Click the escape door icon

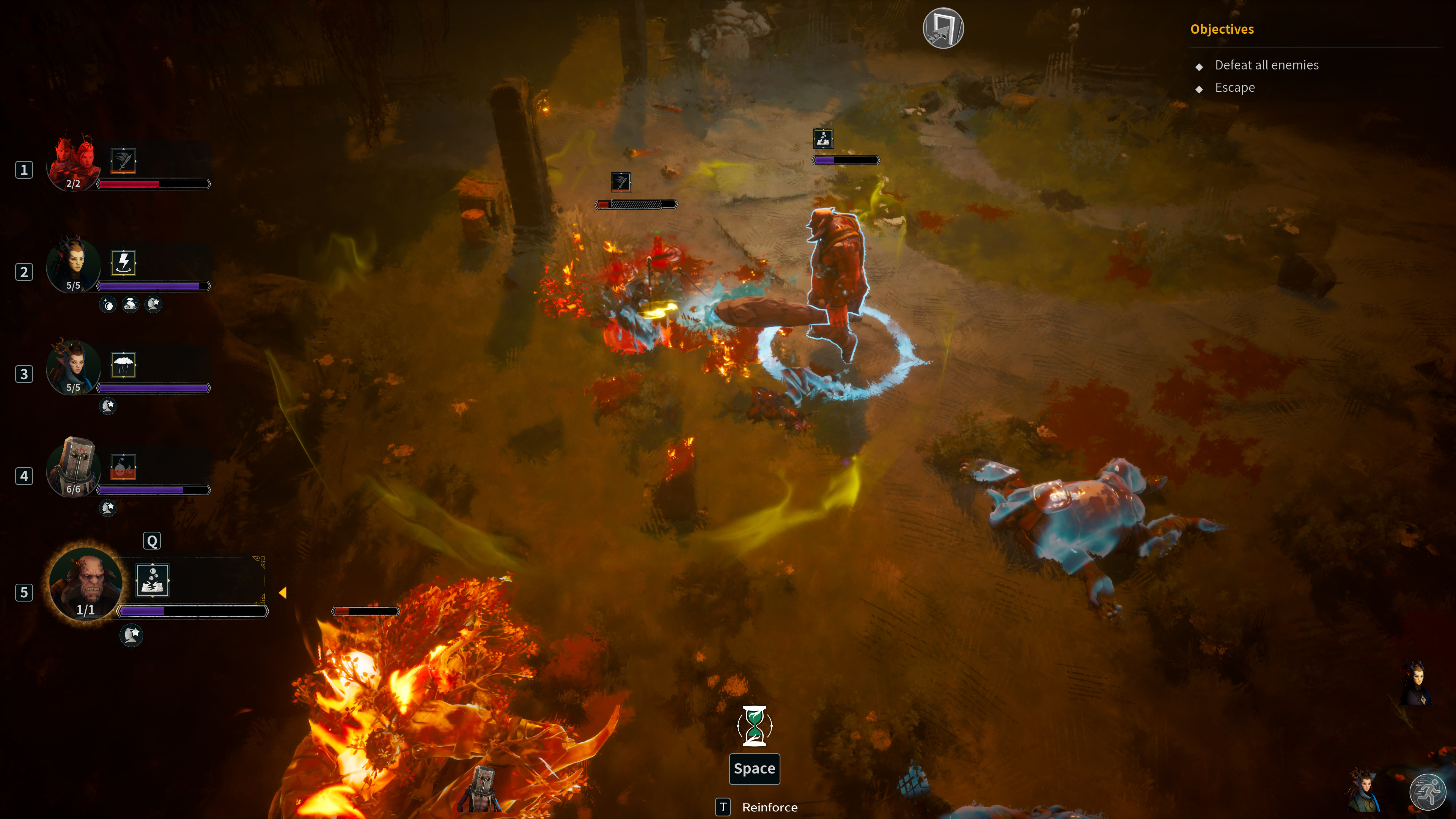click(943, 28)
